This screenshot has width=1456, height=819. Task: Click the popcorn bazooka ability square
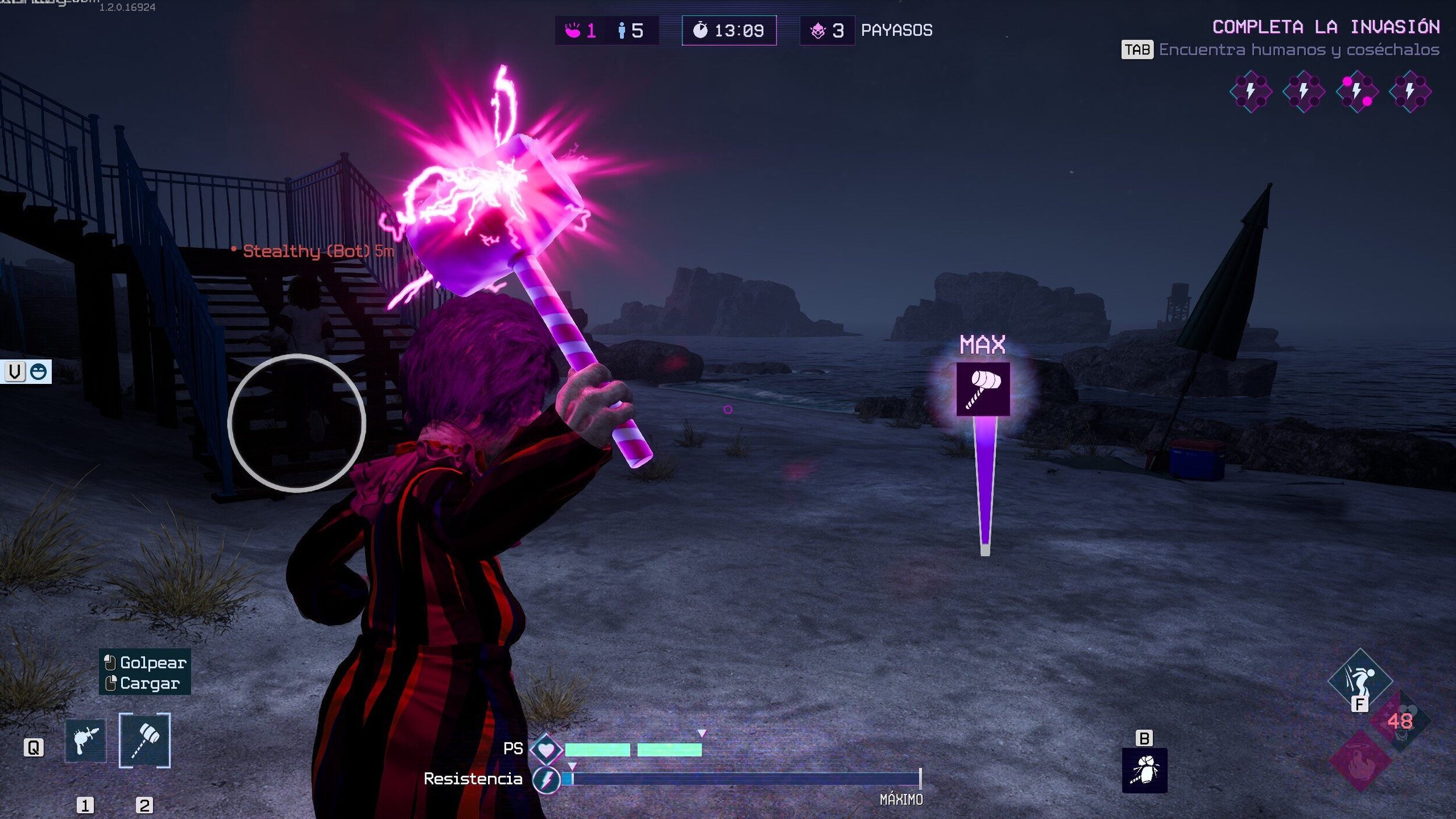pos(1144,770)
